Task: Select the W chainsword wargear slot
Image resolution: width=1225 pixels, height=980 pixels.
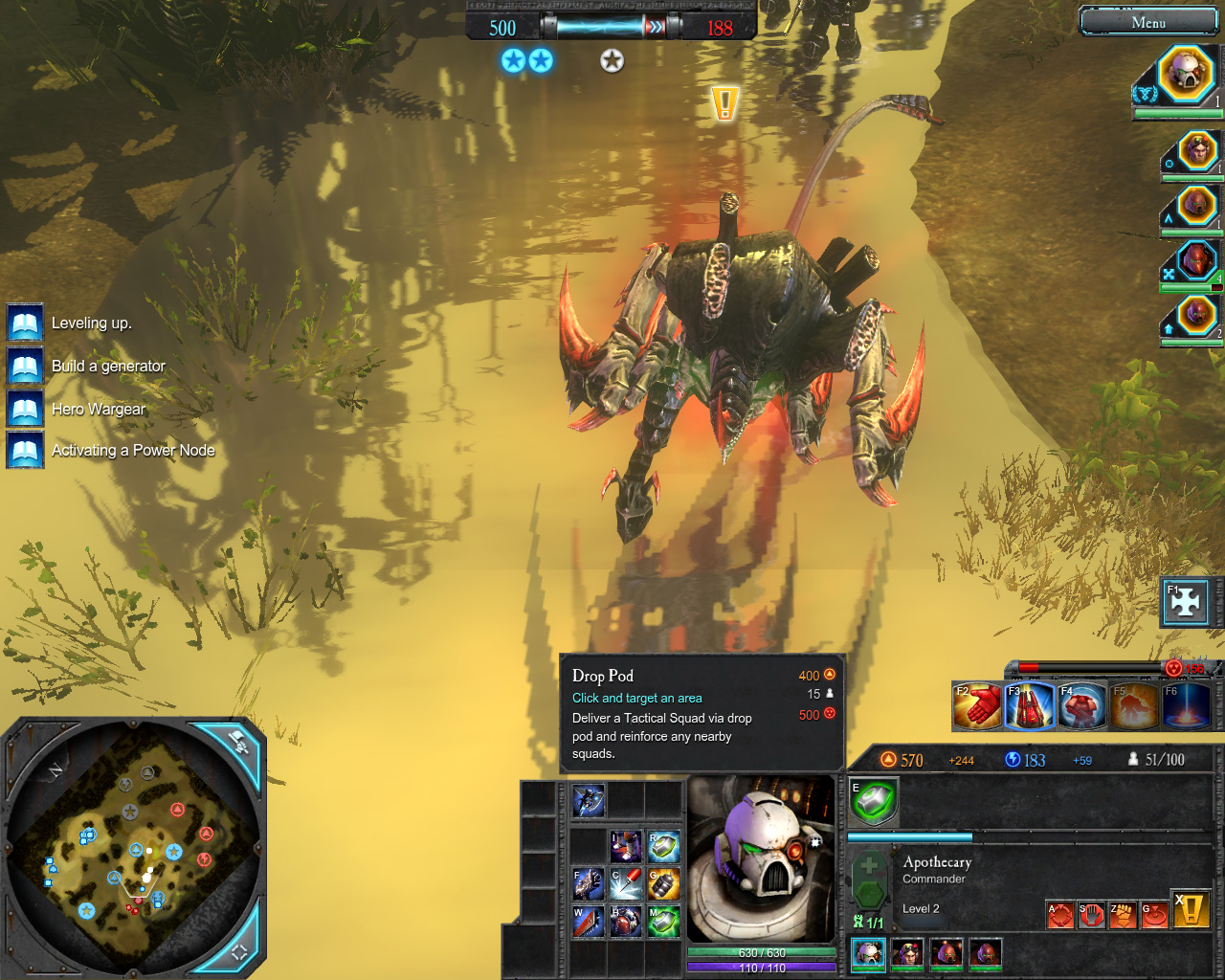Action: coord(589,922)
